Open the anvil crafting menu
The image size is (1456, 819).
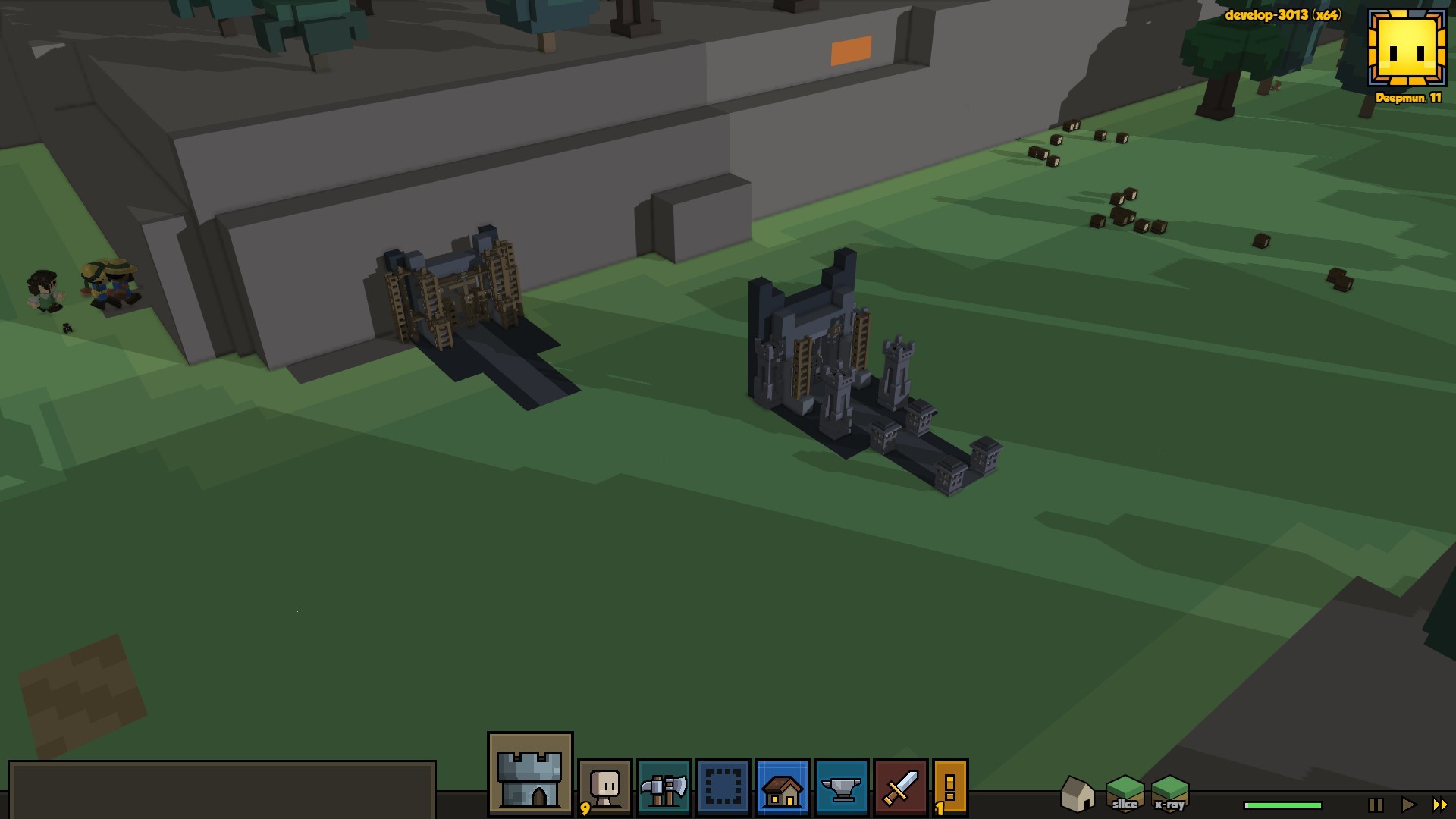pyautogui.click(x=841, y=788)
